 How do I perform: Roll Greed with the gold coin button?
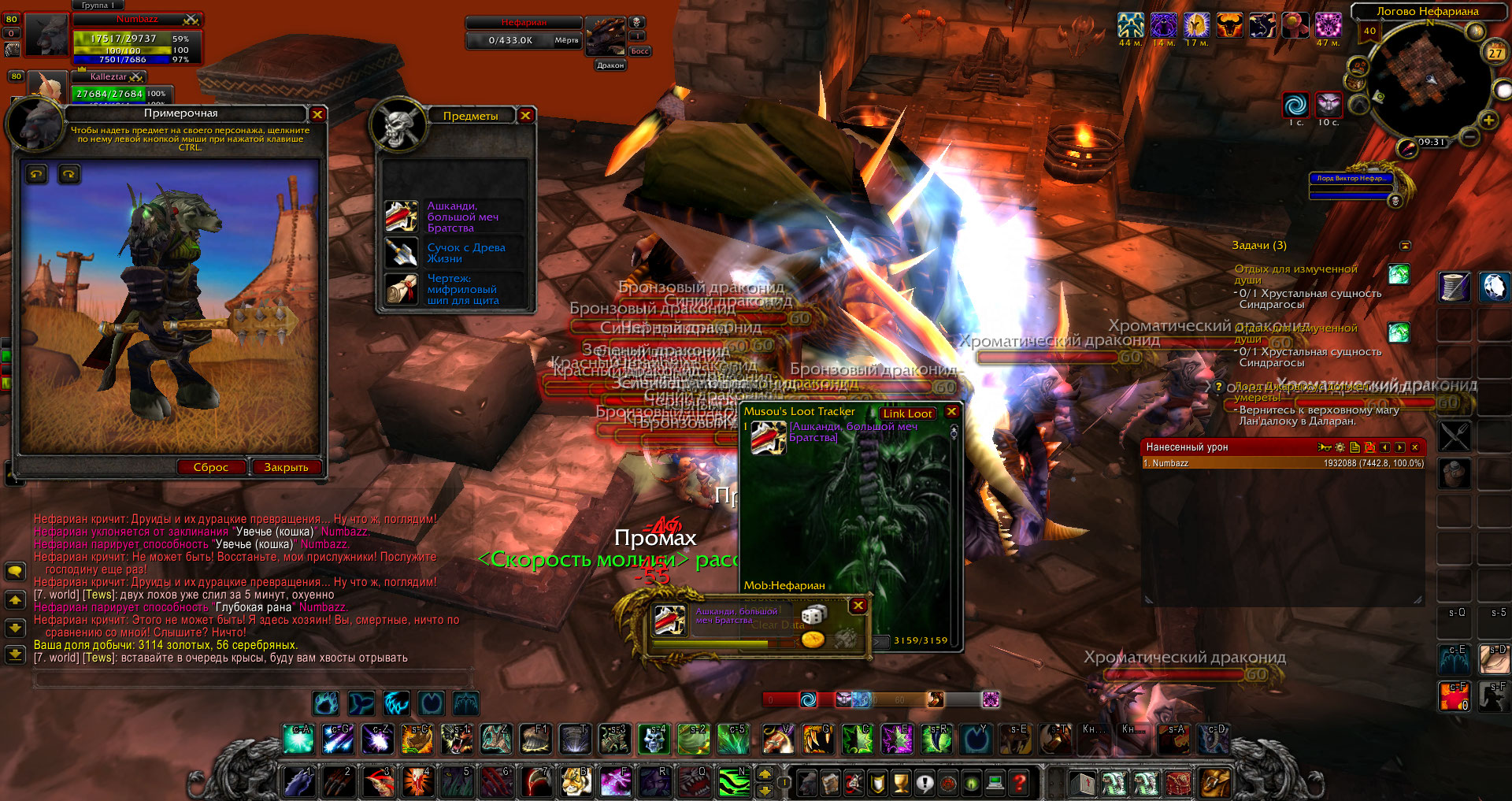tap(812, 639)
